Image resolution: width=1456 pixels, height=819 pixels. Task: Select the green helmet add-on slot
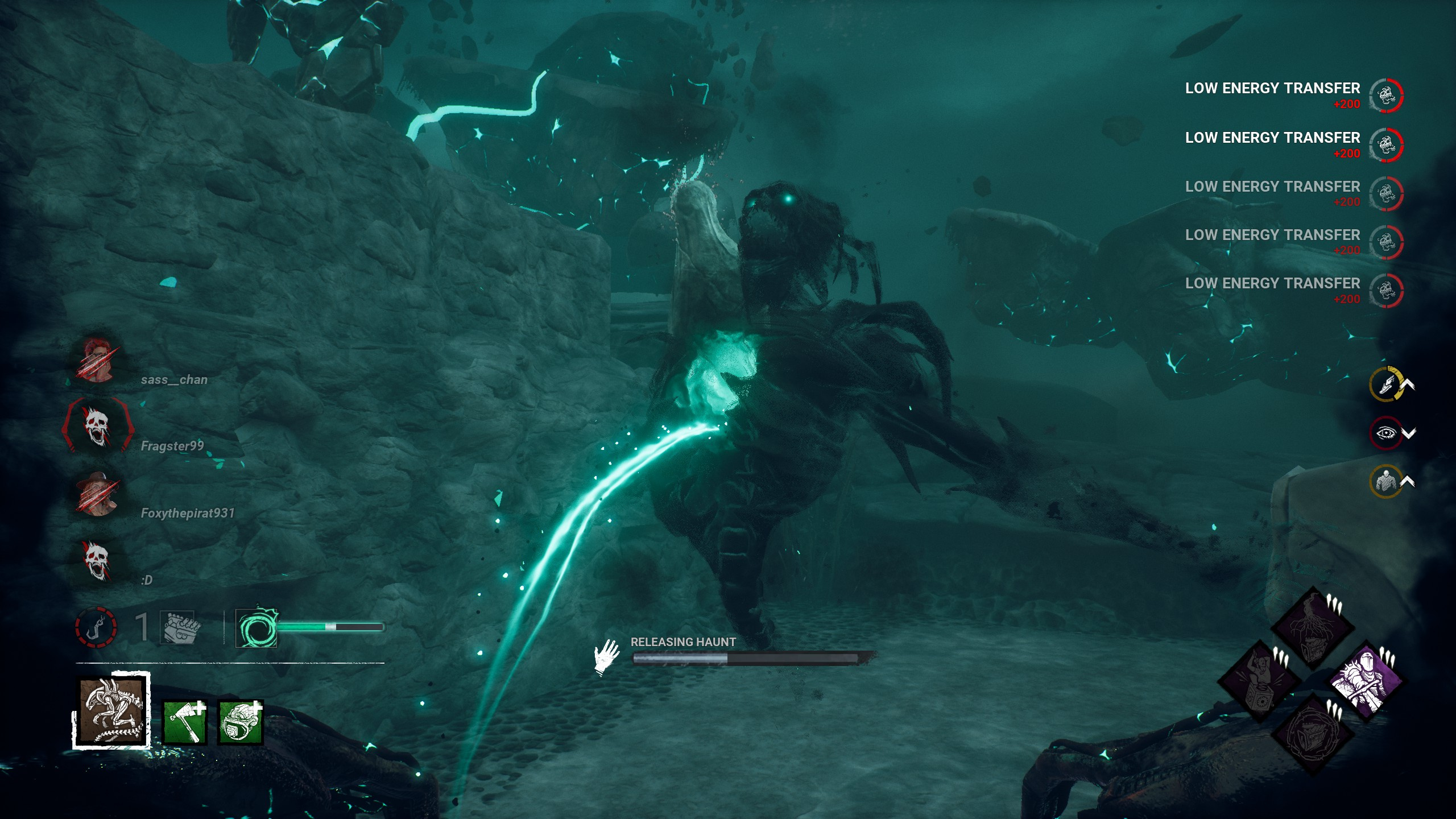pos(241,722)
